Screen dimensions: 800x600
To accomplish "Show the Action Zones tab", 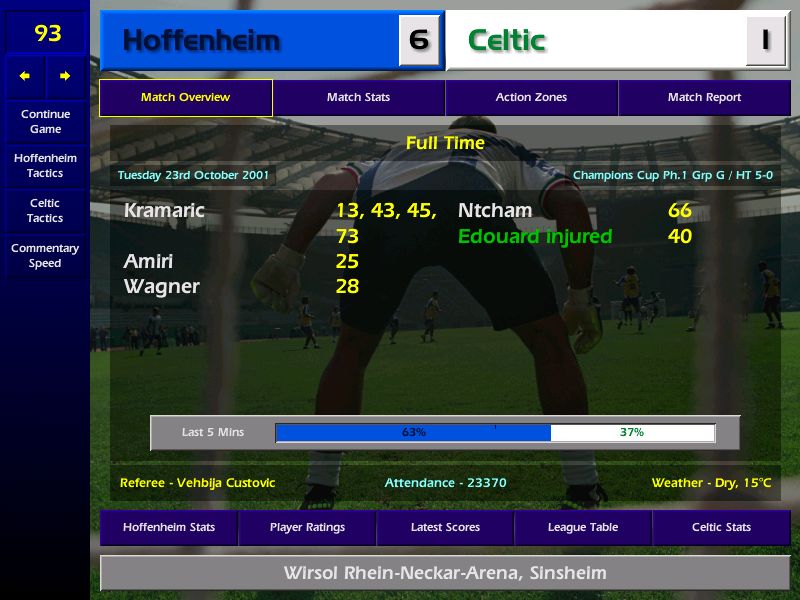I will (x=531, y=98).
